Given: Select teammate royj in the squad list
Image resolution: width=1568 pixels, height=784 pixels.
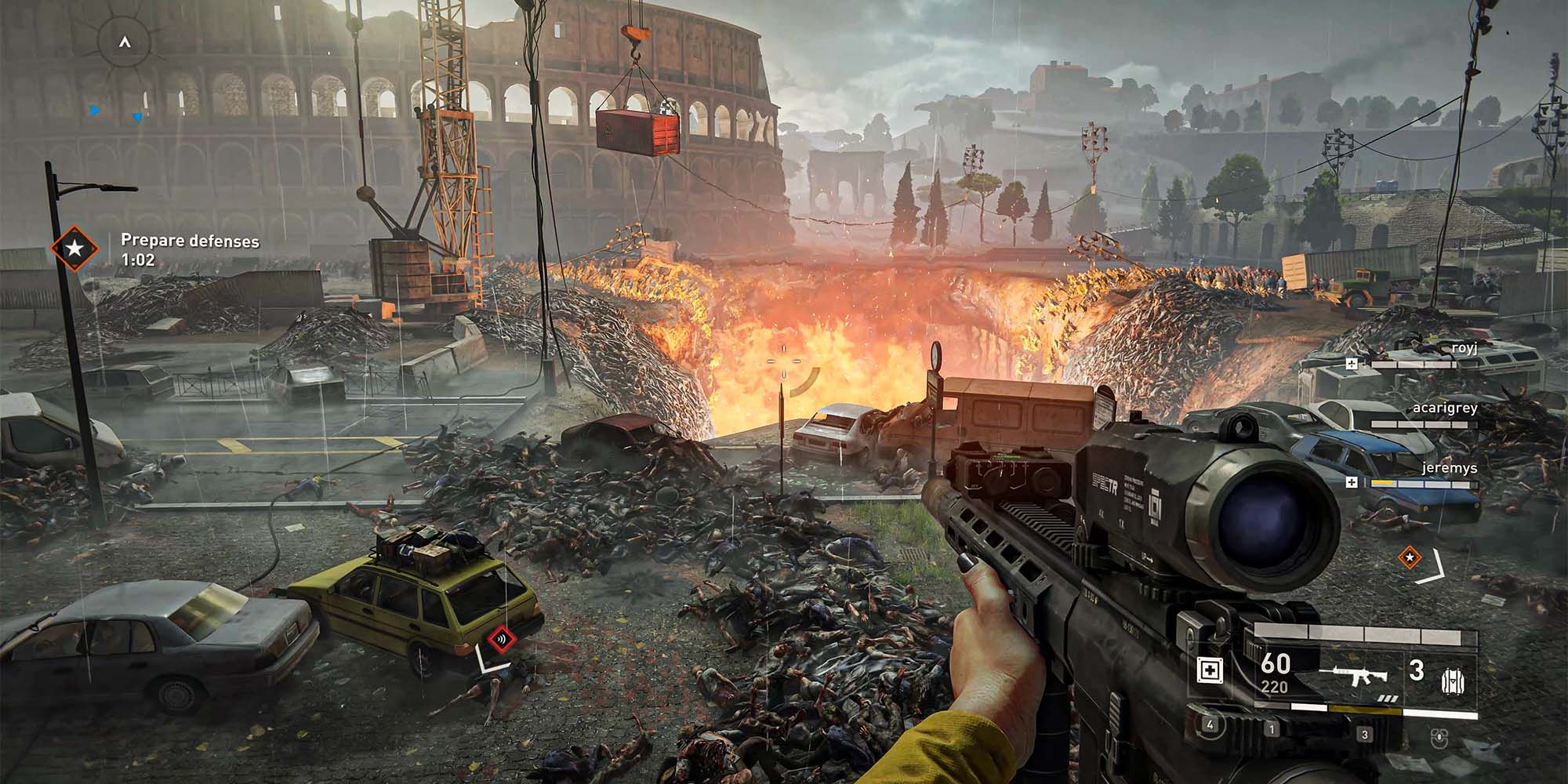Looking at the screenshot, I should (x=1463, y=348).
